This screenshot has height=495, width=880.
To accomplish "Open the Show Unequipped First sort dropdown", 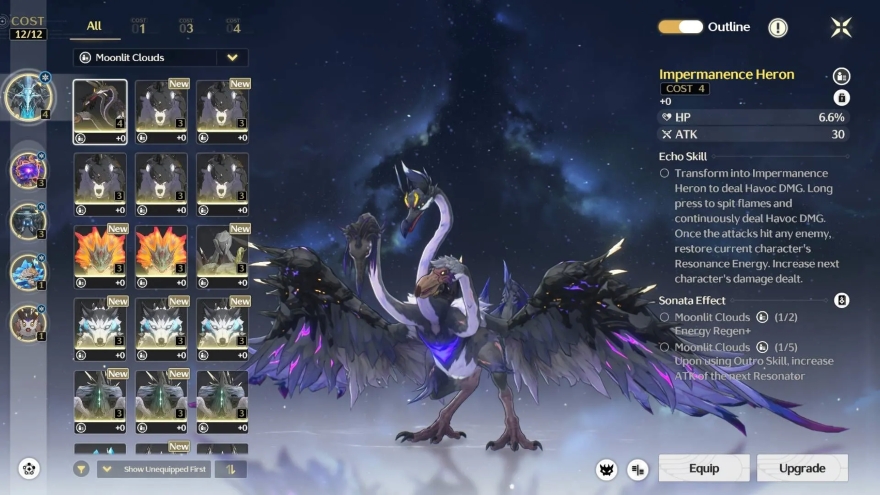I will click(153, 469).
